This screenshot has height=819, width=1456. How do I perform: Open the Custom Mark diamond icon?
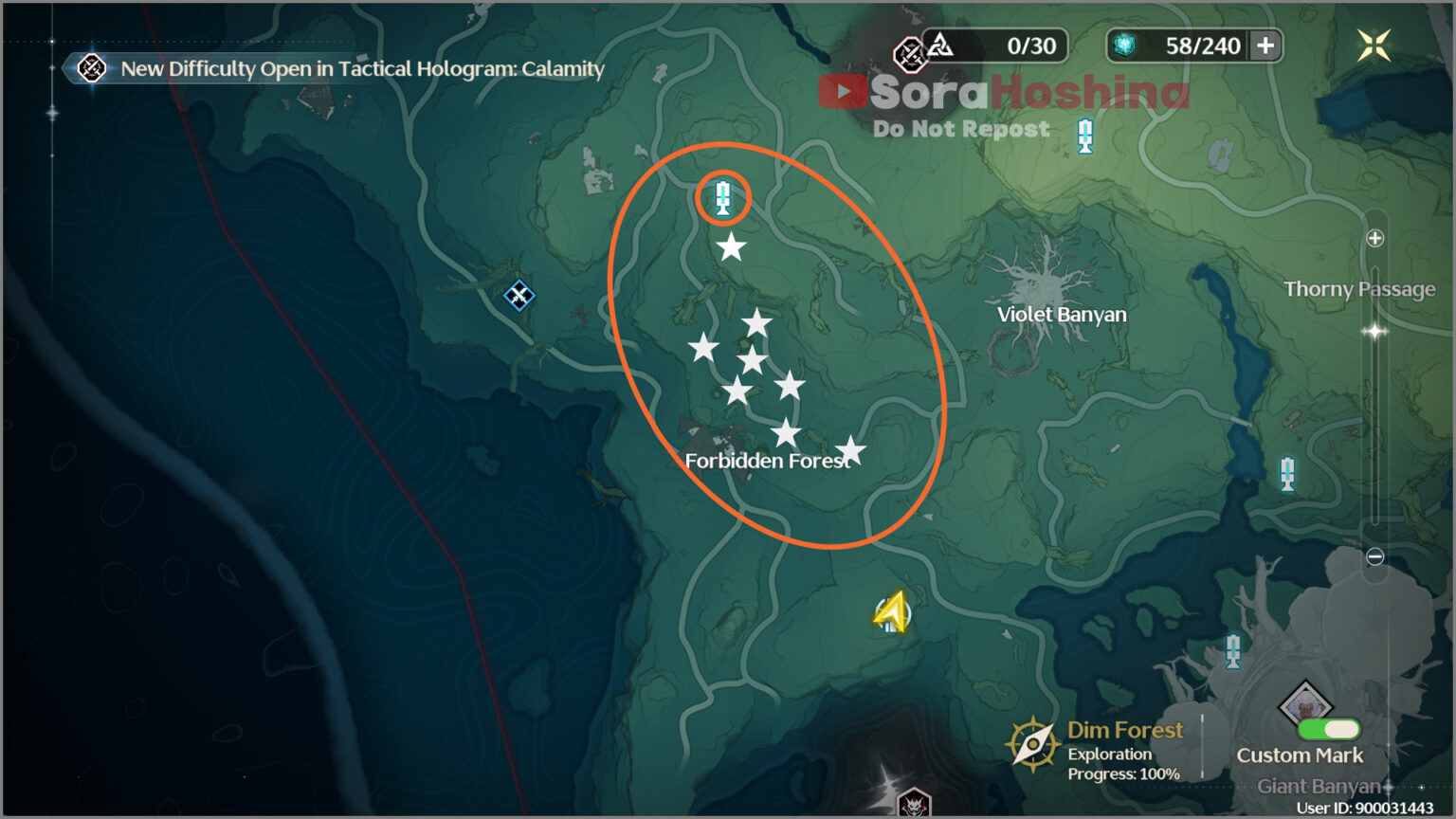(1305, 704)
